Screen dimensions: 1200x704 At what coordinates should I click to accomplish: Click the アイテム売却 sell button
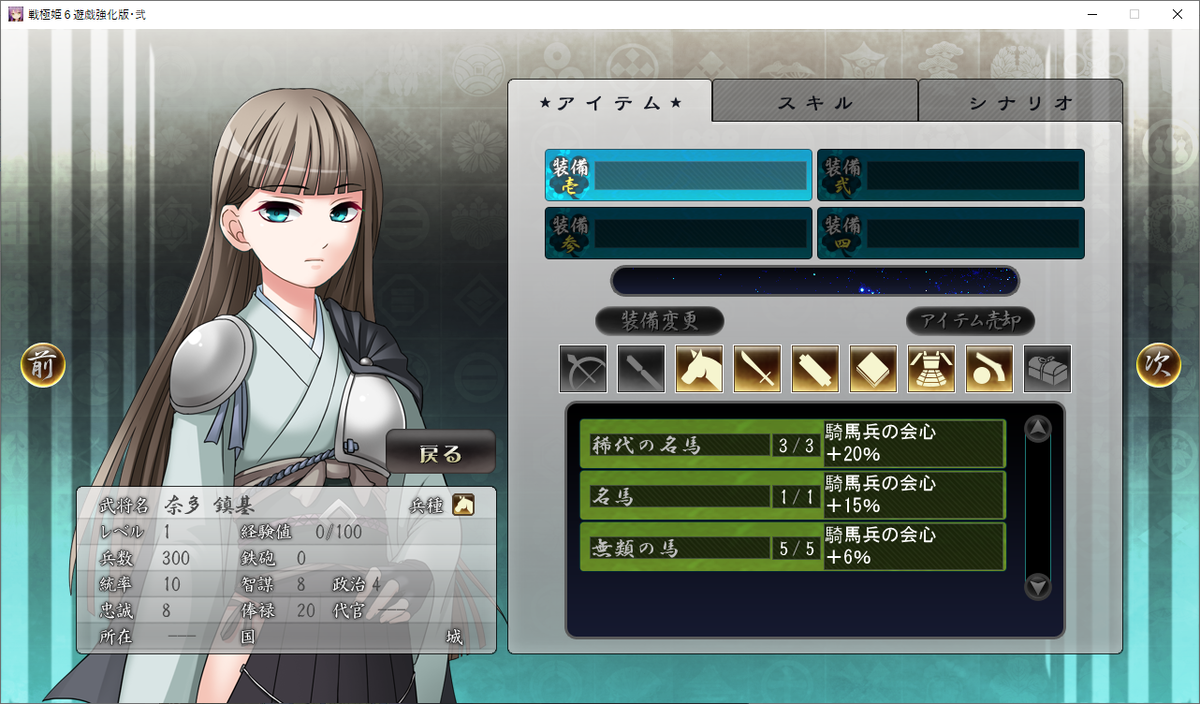click(970, 321)
